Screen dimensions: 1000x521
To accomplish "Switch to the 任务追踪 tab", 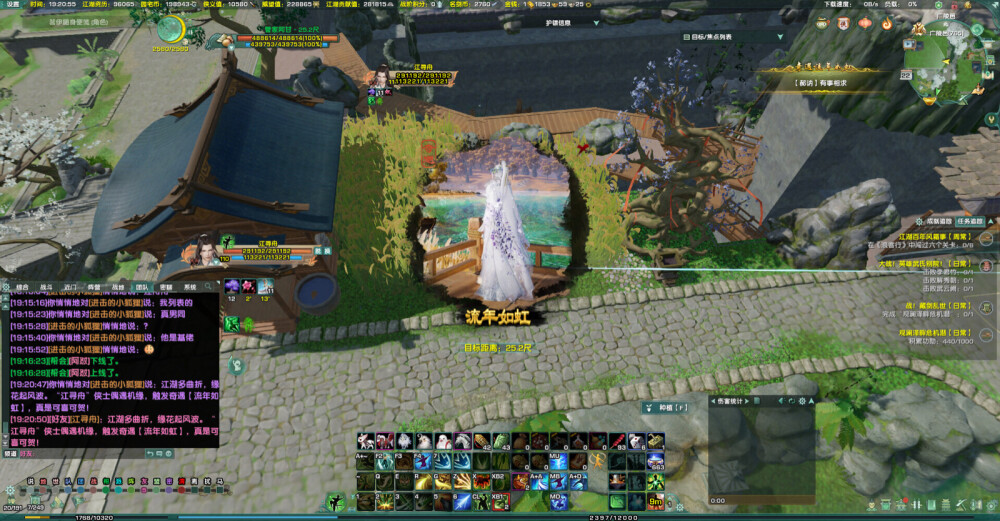I will click(971, 221).
